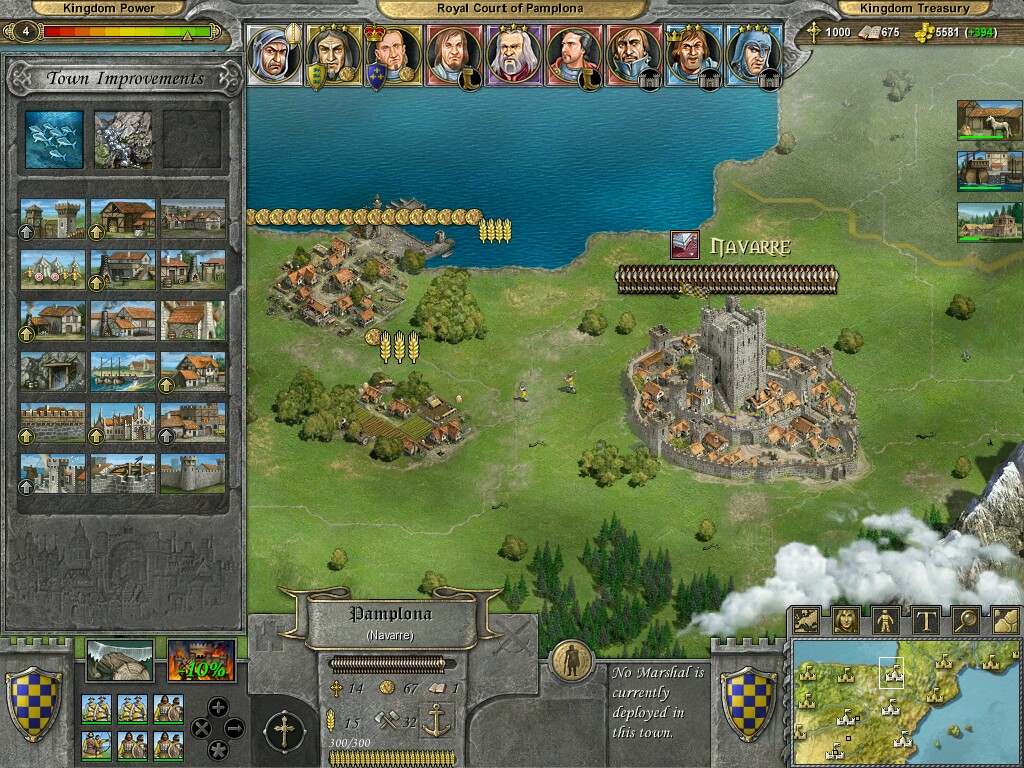Select the fish resource improvement tile

click(x=54, y=138)
